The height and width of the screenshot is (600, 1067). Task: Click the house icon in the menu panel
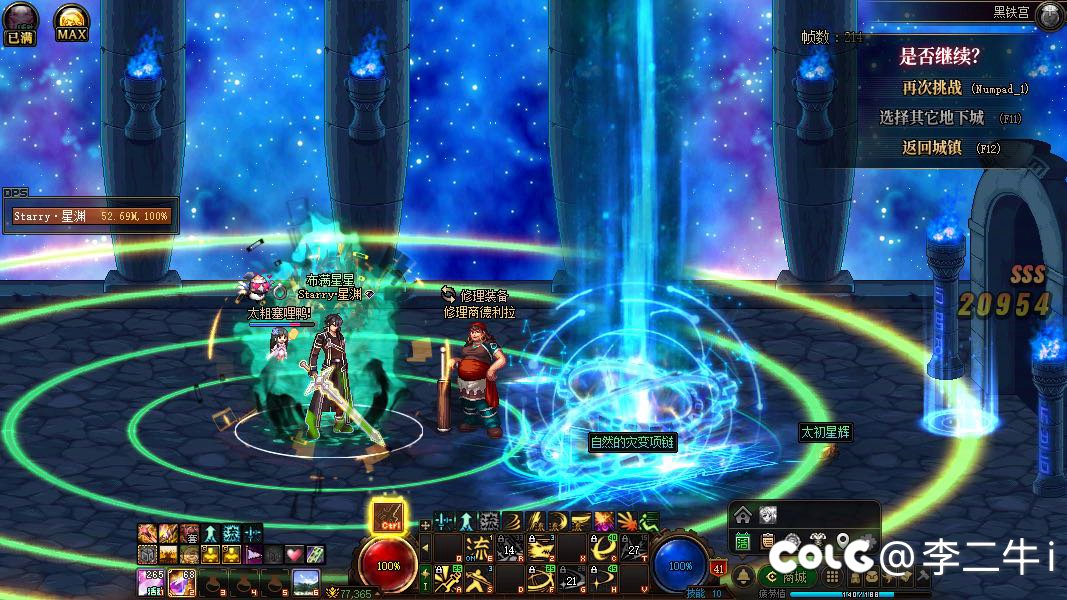(x=742, y=515)
